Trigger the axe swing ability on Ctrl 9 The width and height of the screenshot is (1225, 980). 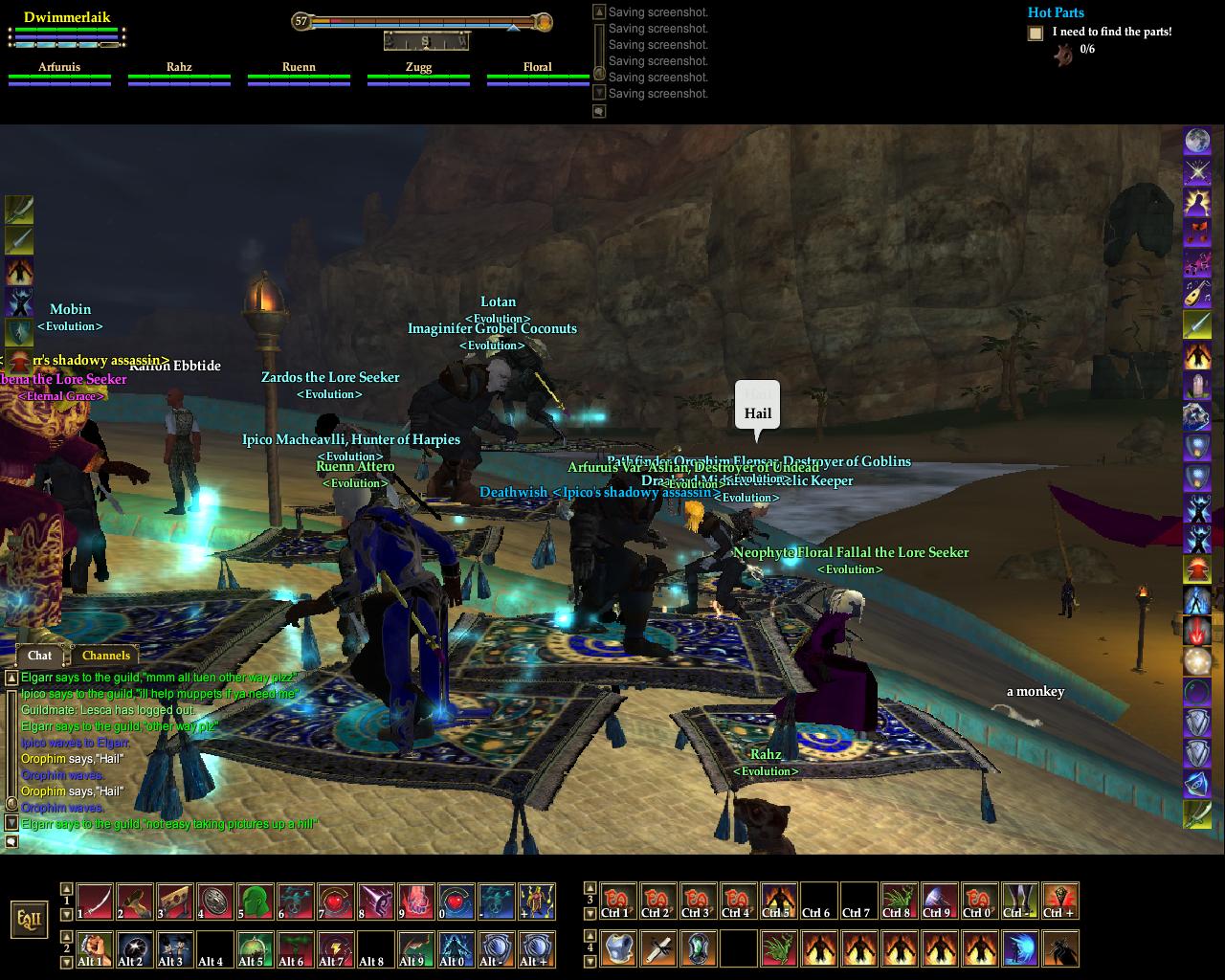(939, 902)
